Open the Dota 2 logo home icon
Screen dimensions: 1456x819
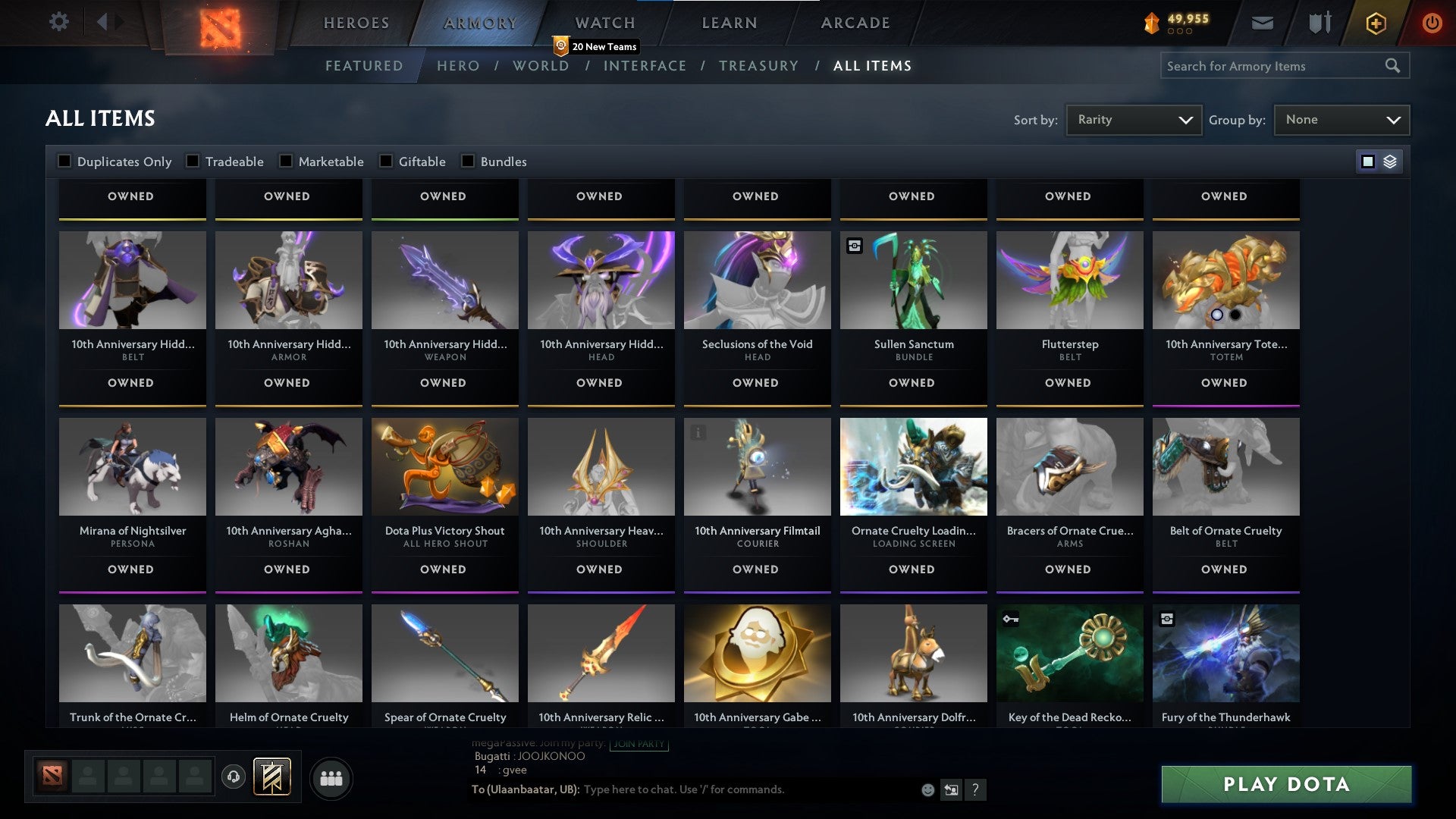pos(221,23)
